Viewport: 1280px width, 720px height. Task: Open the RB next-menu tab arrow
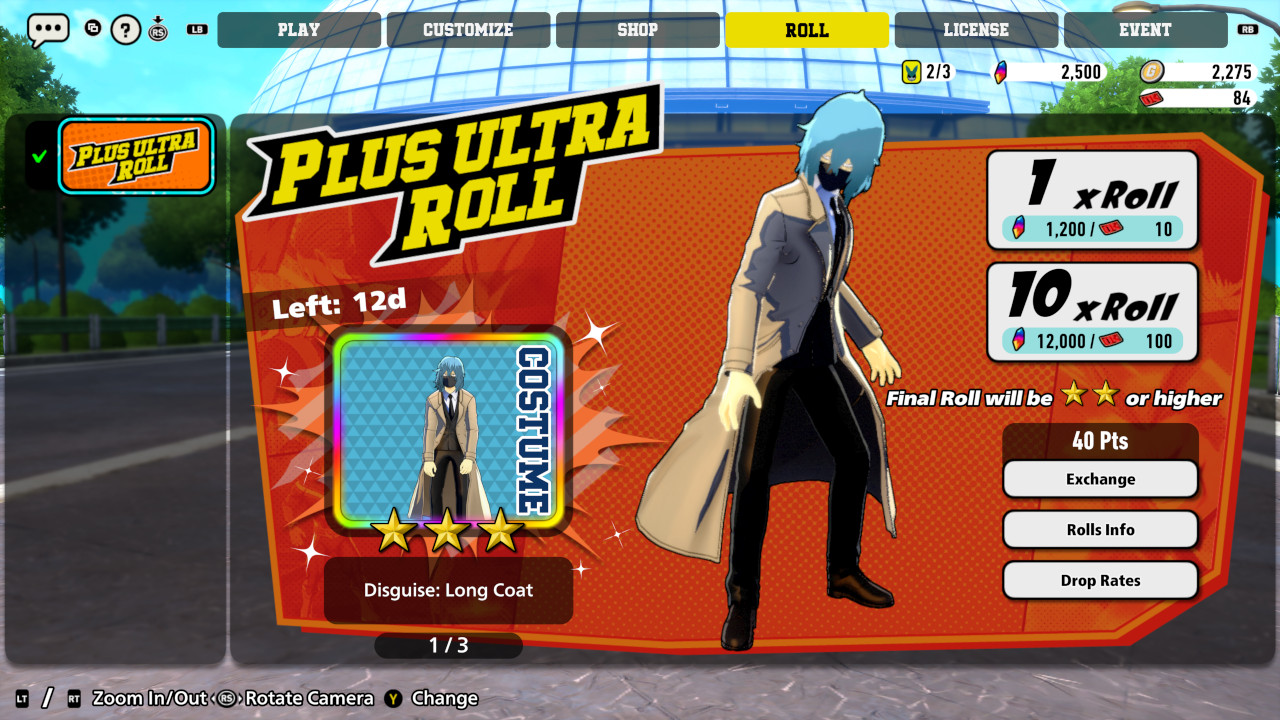point(1246,29)
